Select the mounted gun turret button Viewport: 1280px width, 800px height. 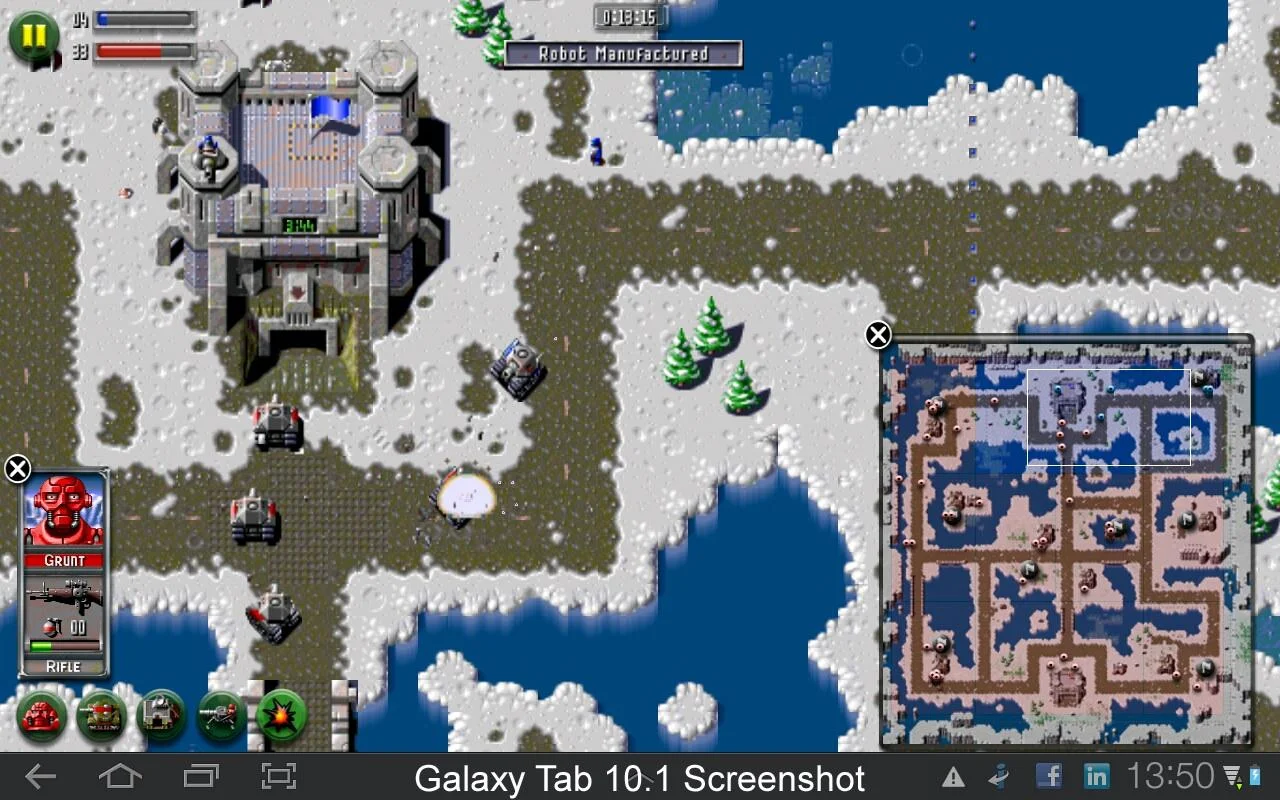(x=221, y=716)
